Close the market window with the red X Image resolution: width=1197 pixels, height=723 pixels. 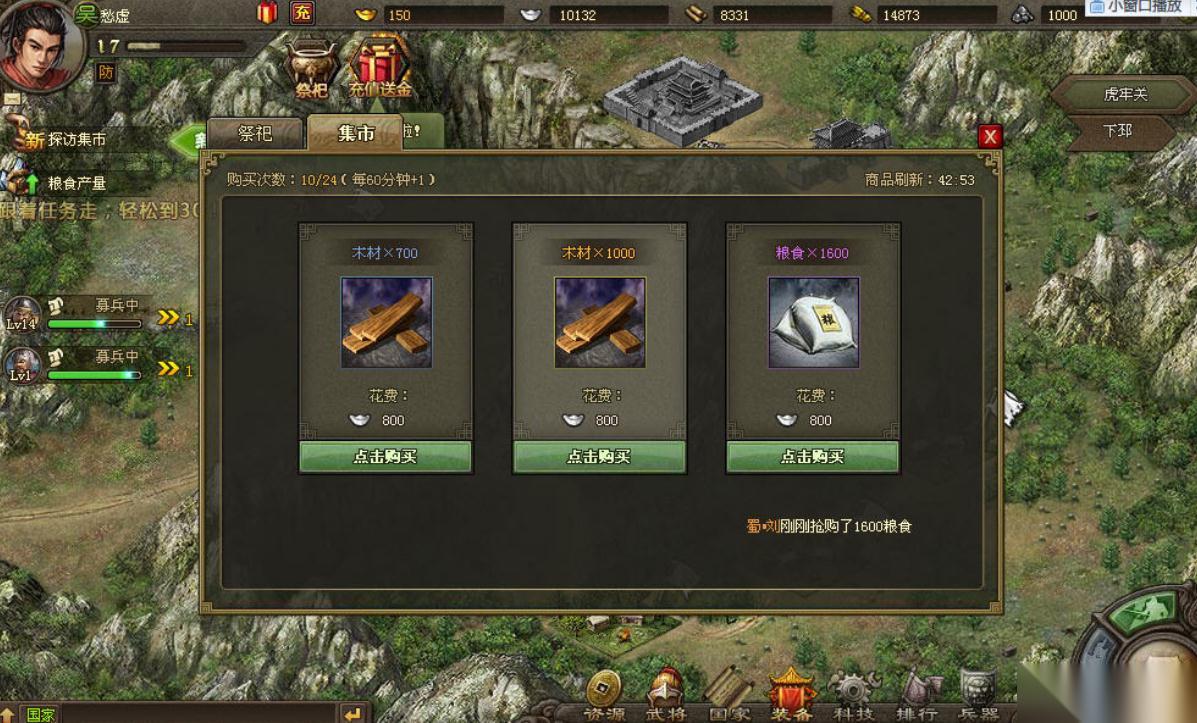click(x=990, y=137)
